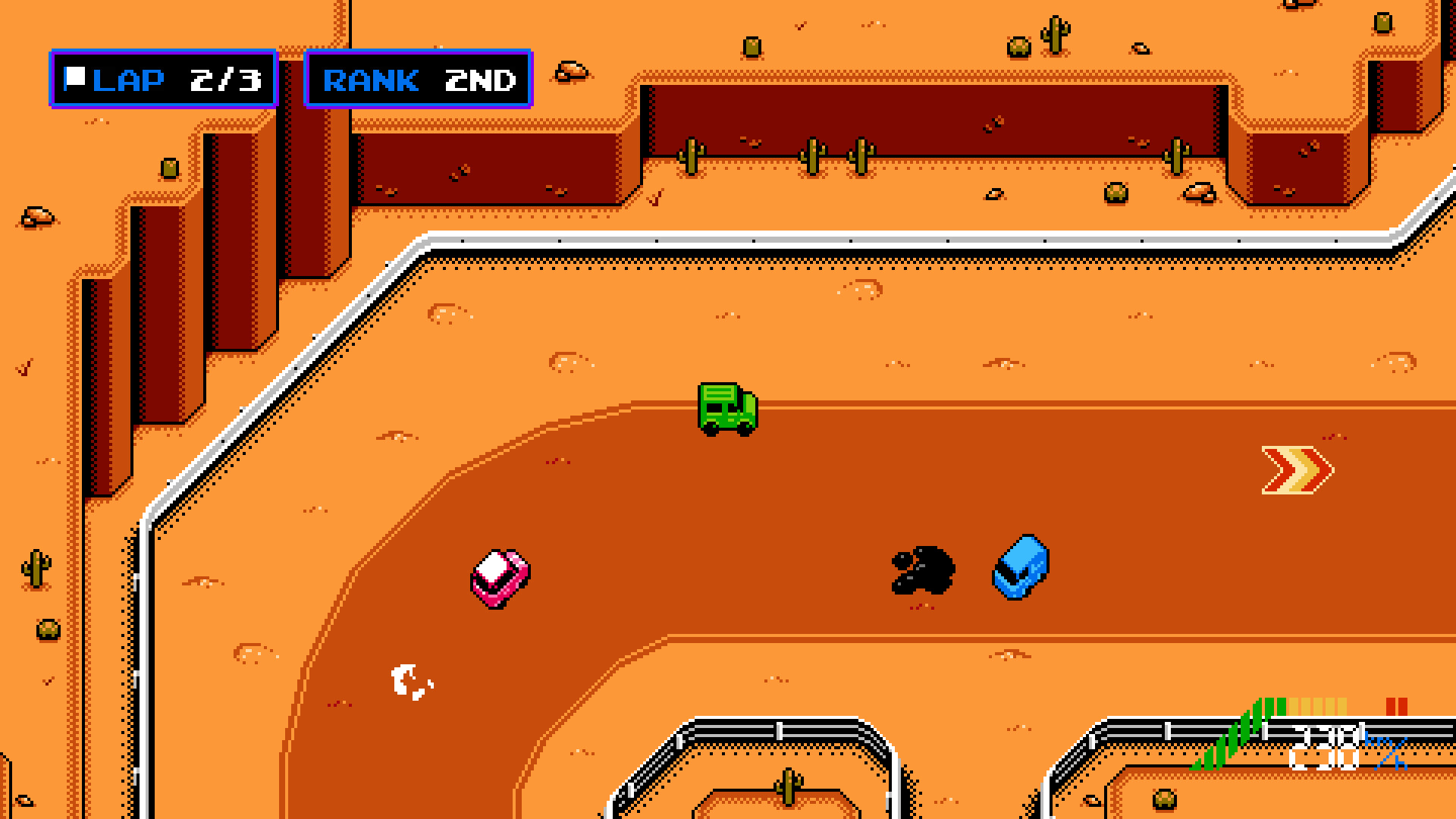Click the blue km/h unit icon
The width and height of the screenshot is (1456, 819).
click(1385, 751)
